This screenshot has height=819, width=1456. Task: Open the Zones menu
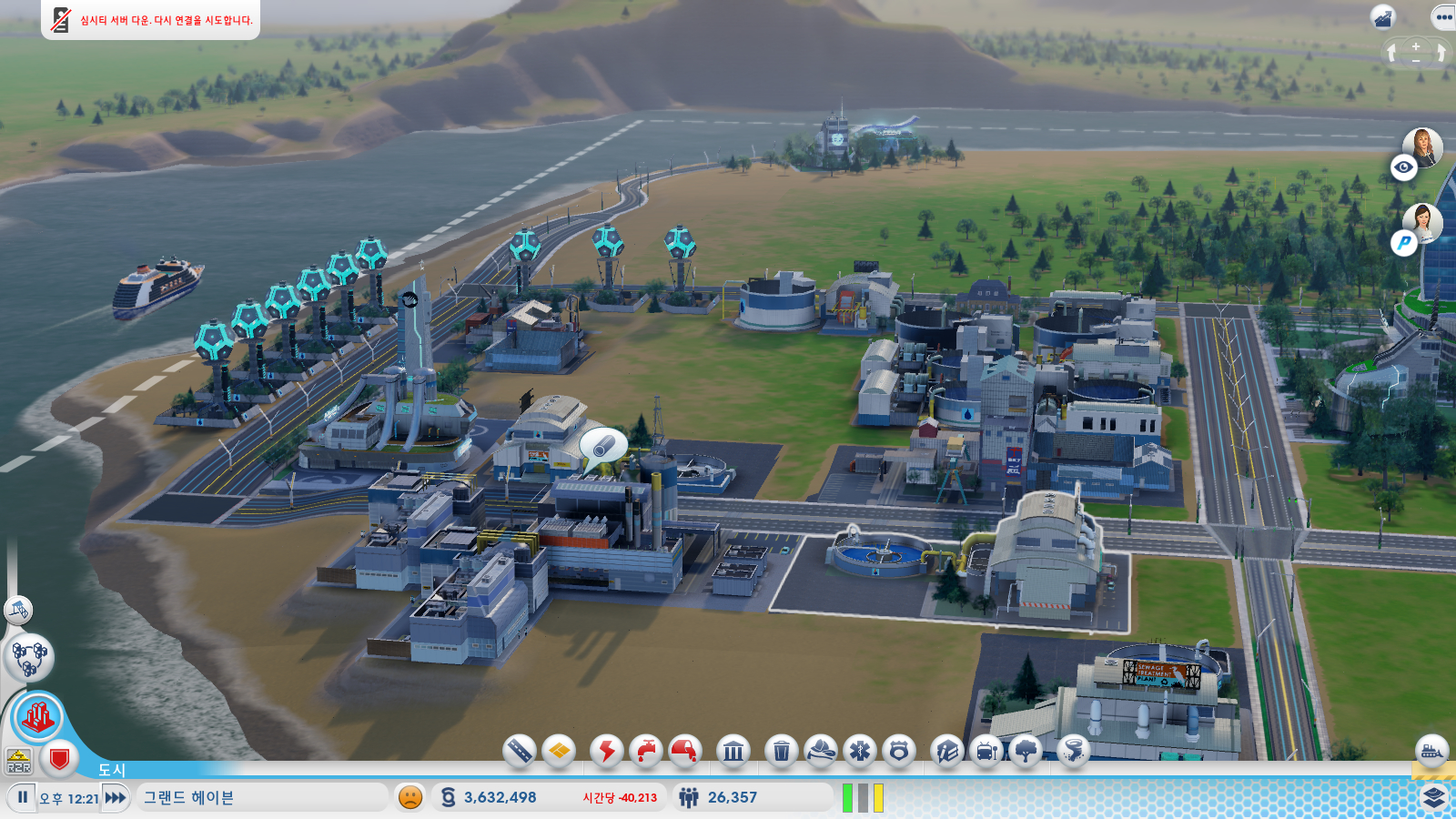[559, 751]
